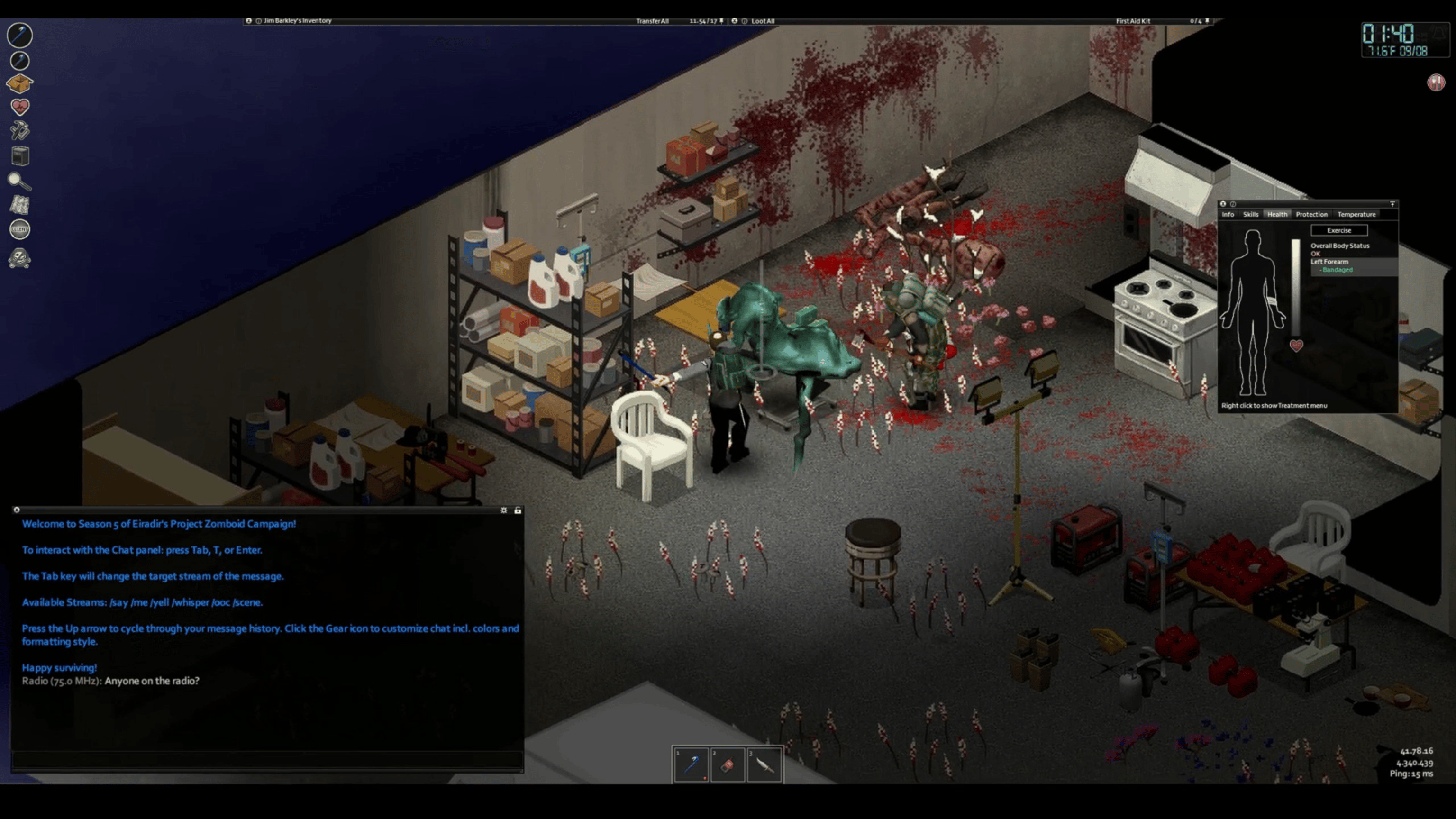
Task: Open the Client options button
Action: point(20,229)
